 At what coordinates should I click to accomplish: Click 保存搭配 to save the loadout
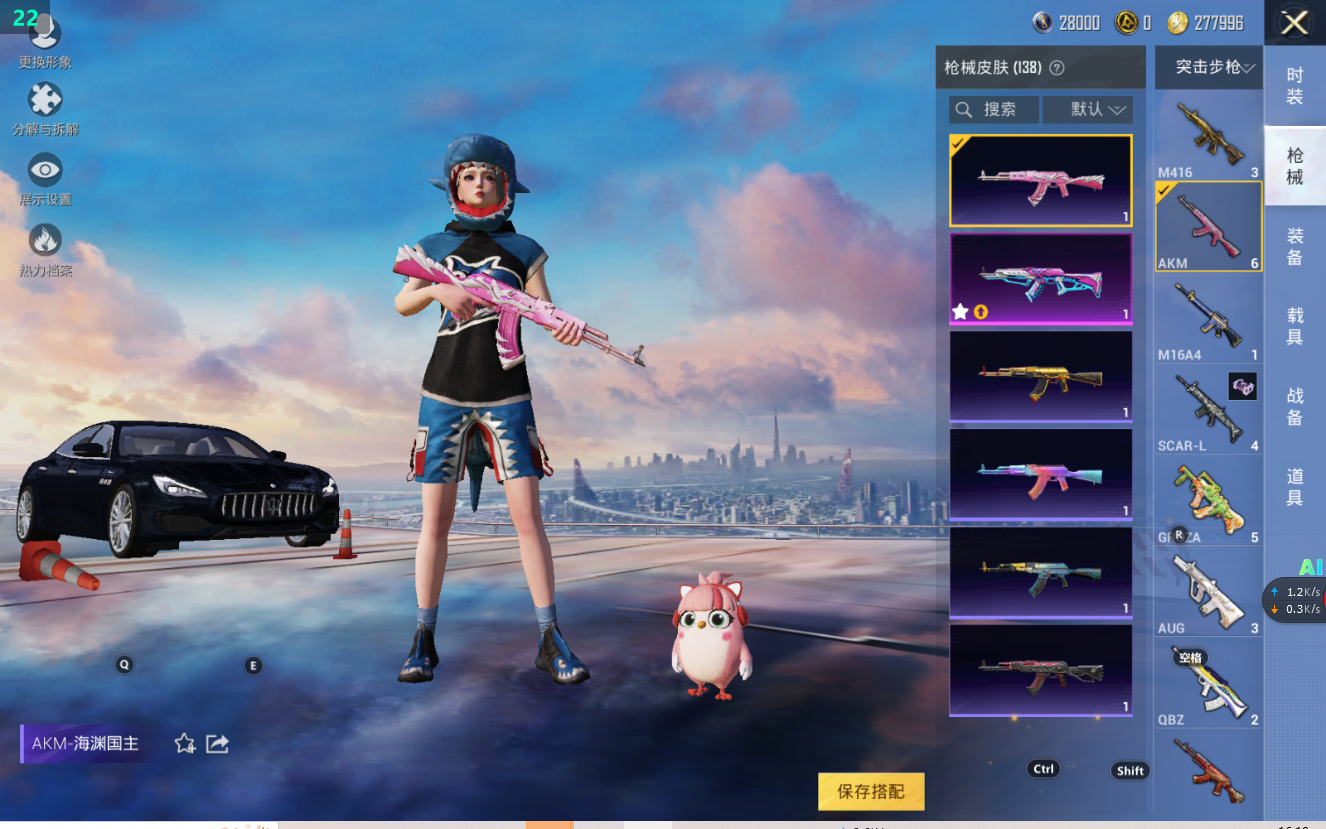point(871,791)
